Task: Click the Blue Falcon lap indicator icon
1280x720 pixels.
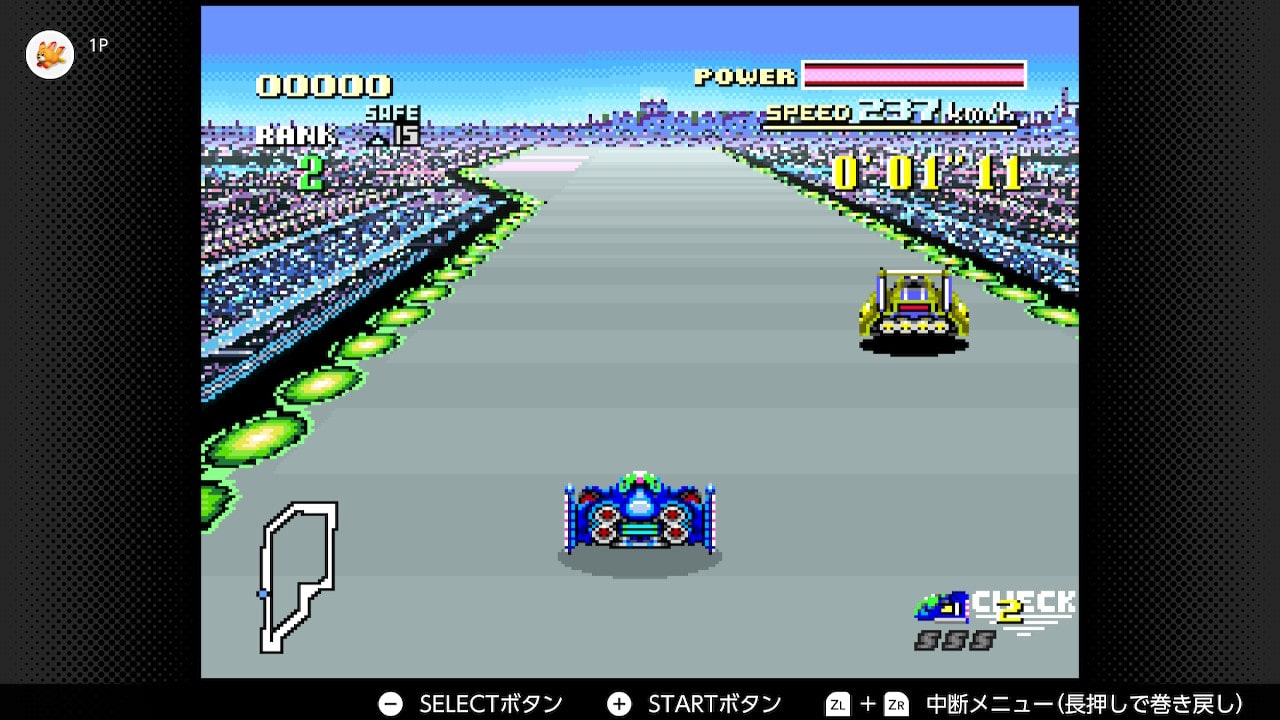Action: [942, 606]
